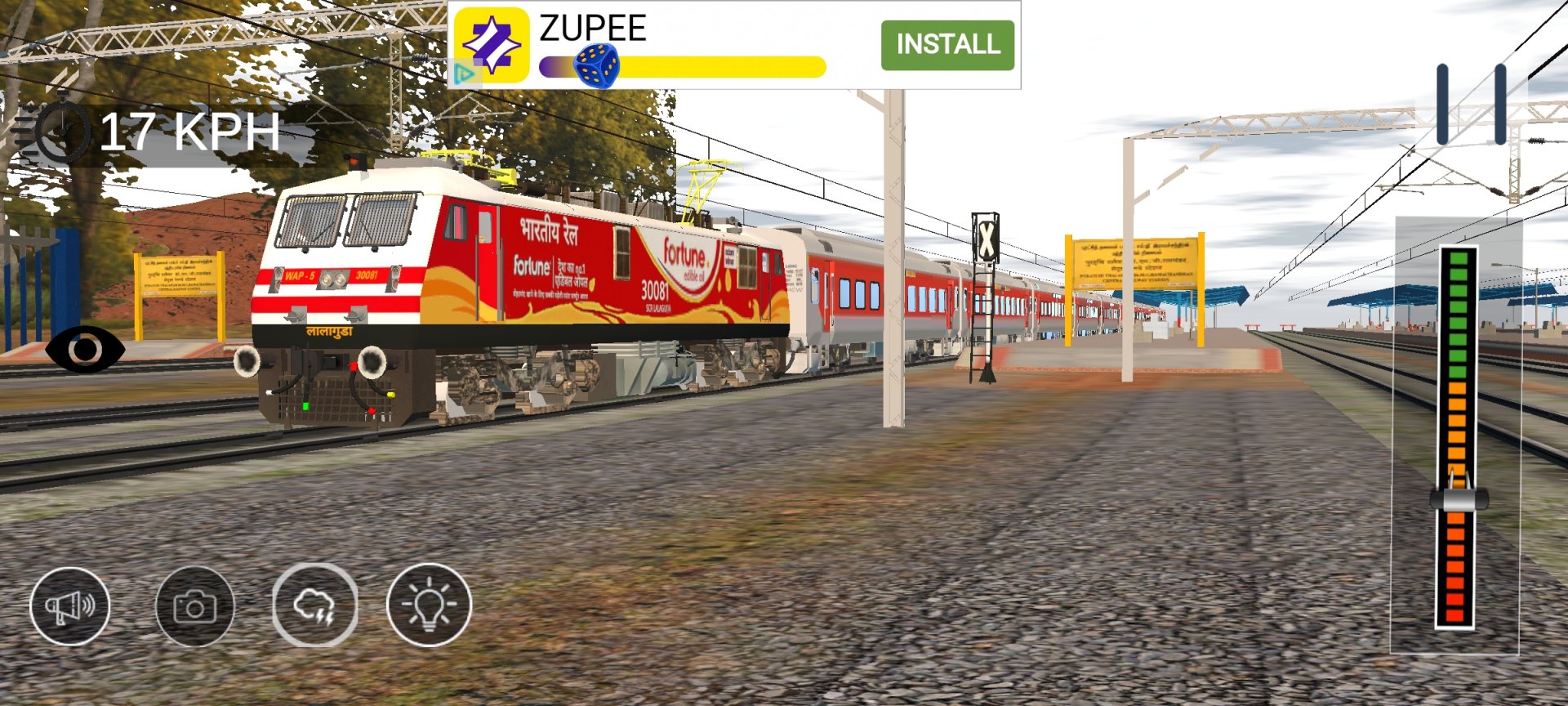Screen dimensions: 1568x706
Task: Toggle the weather with the storm cloud button
Action: 314,605
